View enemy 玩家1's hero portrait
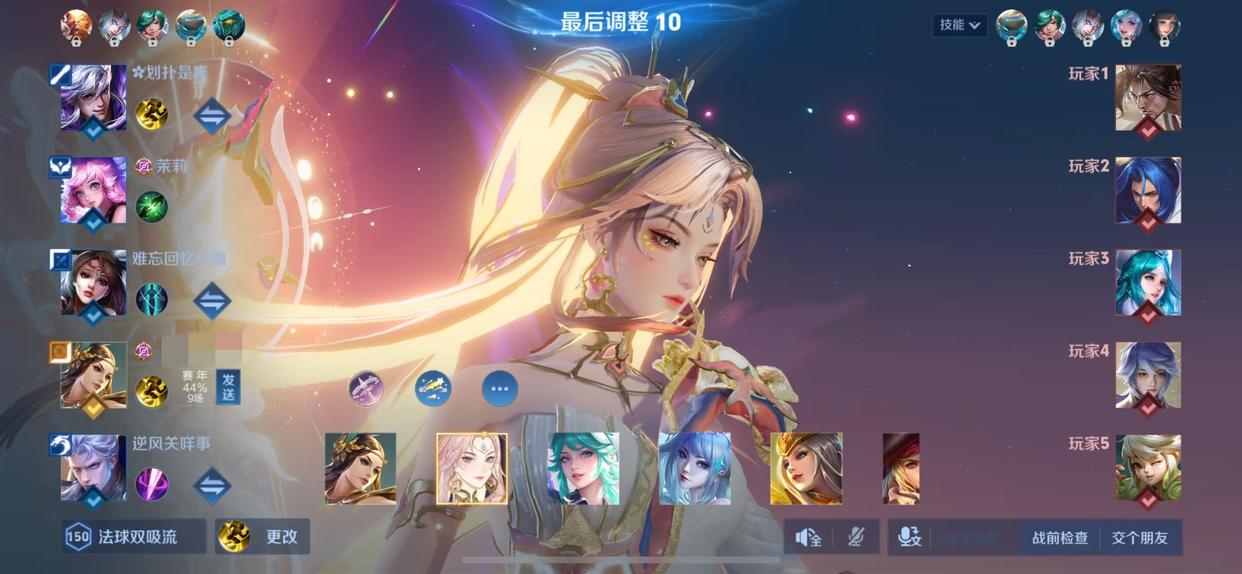 tap(1147, 97)
